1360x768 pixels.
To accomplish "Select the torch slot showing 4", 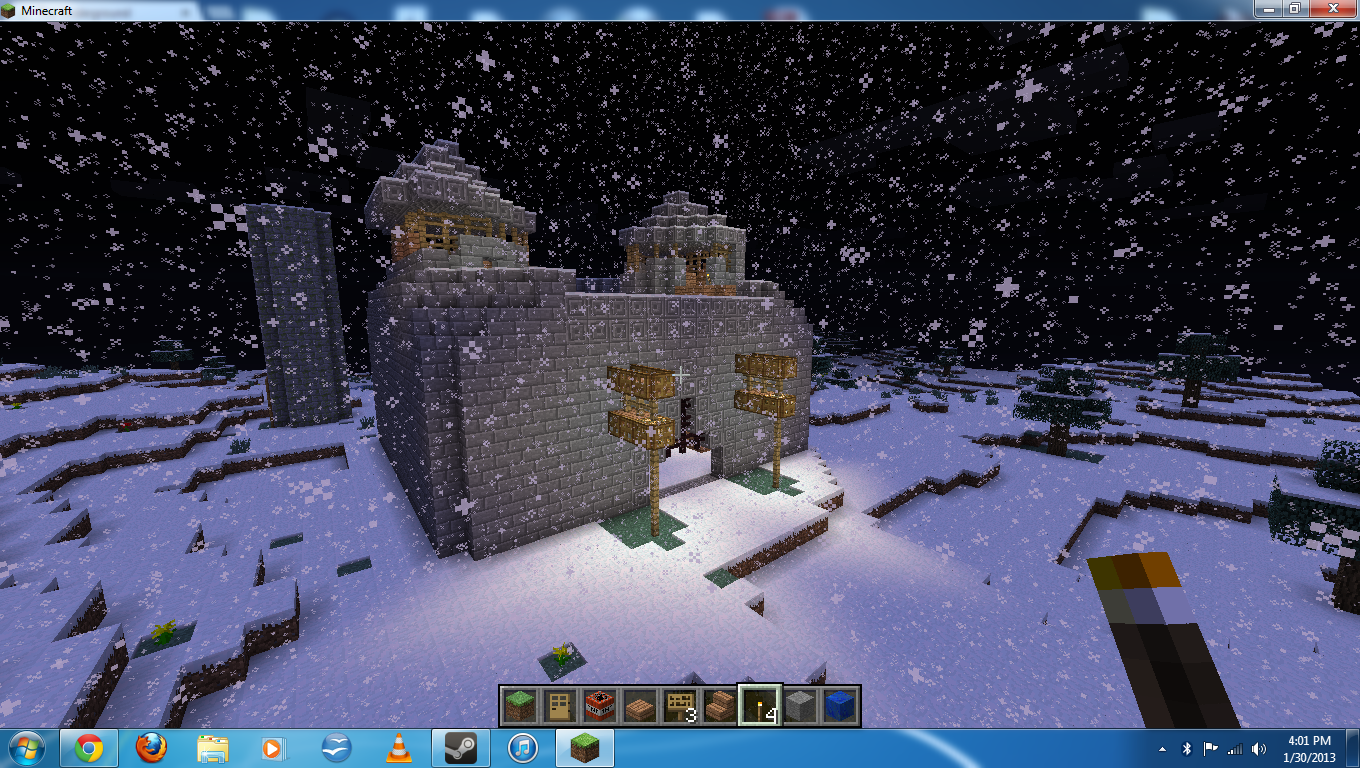I will point(759,705).
